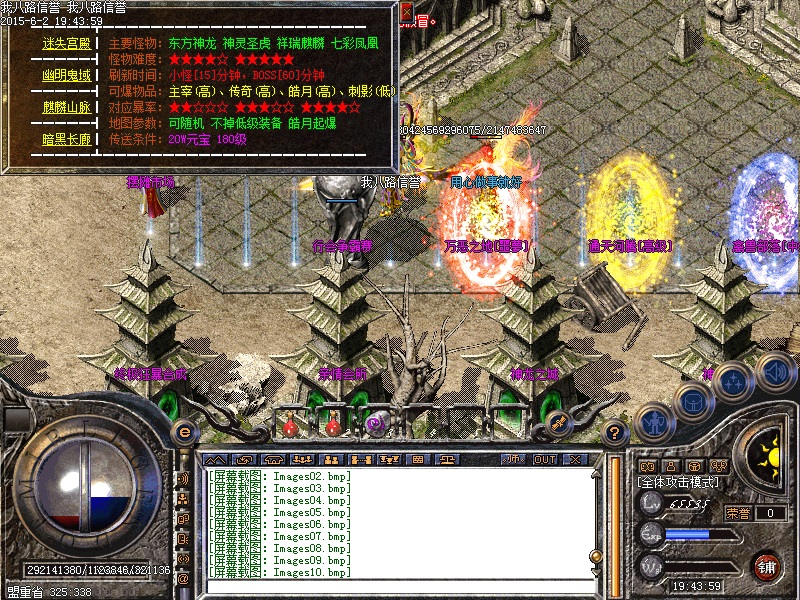
Task: Use the first red potion in belt
Action: click(x=291, y=425)
